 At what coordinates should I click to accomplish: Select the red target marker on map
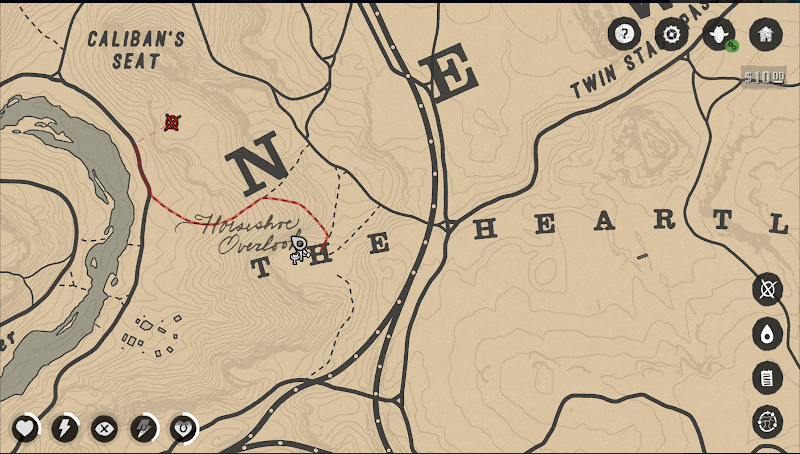(172, 123)
